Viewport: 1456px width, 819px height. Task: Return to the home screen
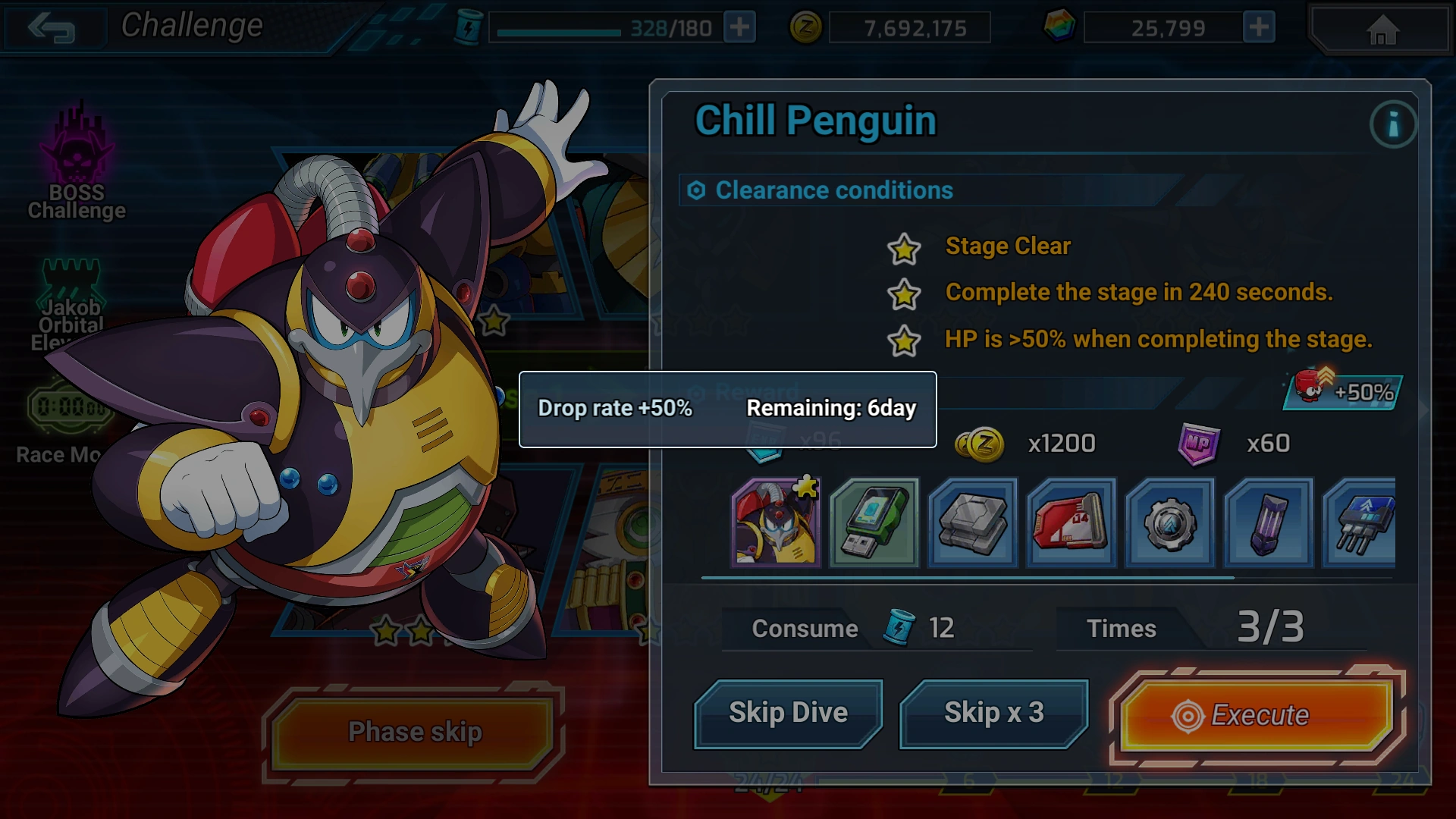coord(1382,30)
